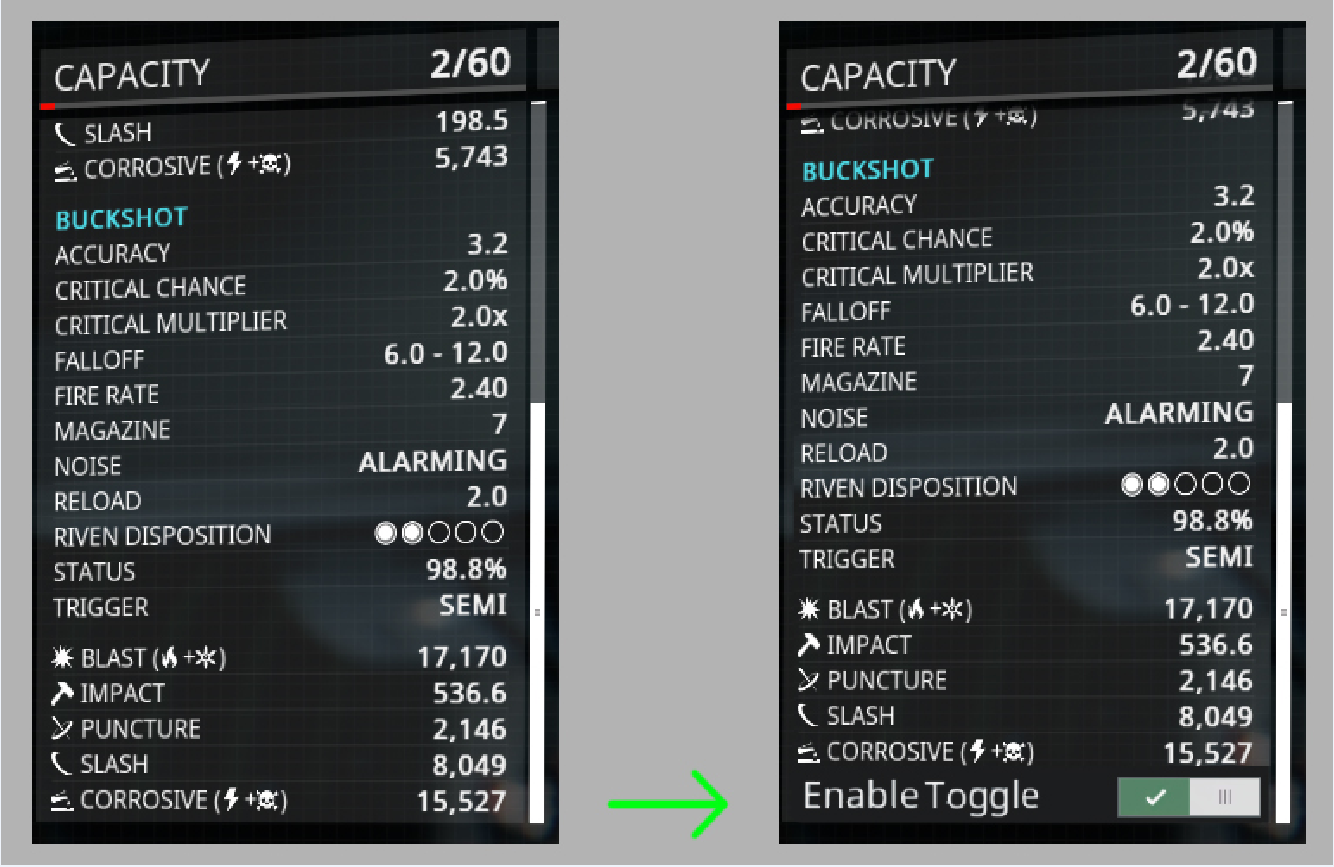
Task: Click the Blast damage star icon
Action: click(x=62, y=657)
